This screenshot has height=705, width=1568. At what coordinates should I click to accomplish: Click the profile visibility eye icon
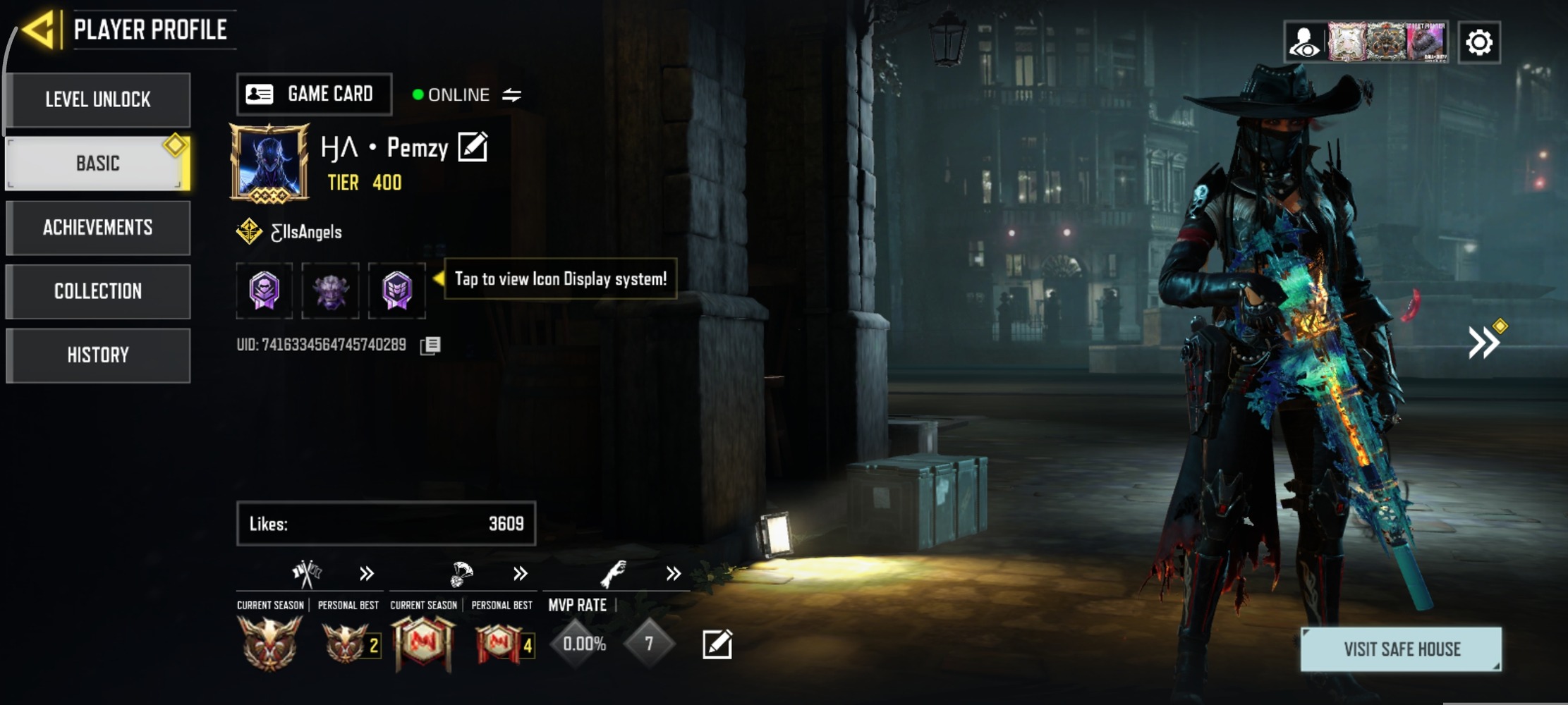pyautogui.click(x=1303, y=42)
